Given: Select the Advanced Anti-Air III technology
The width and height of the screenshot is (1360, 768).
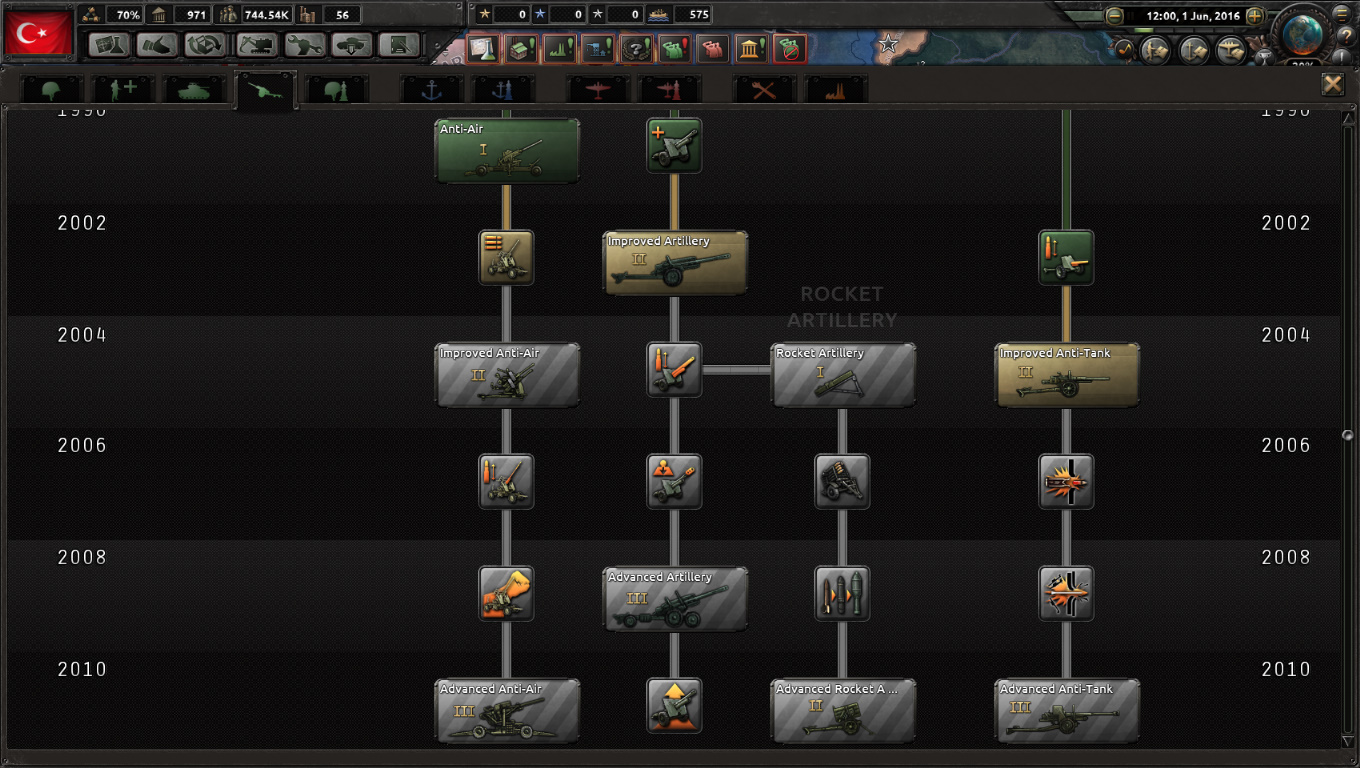Looking at the screenshot, I should (x=507, y=710).
